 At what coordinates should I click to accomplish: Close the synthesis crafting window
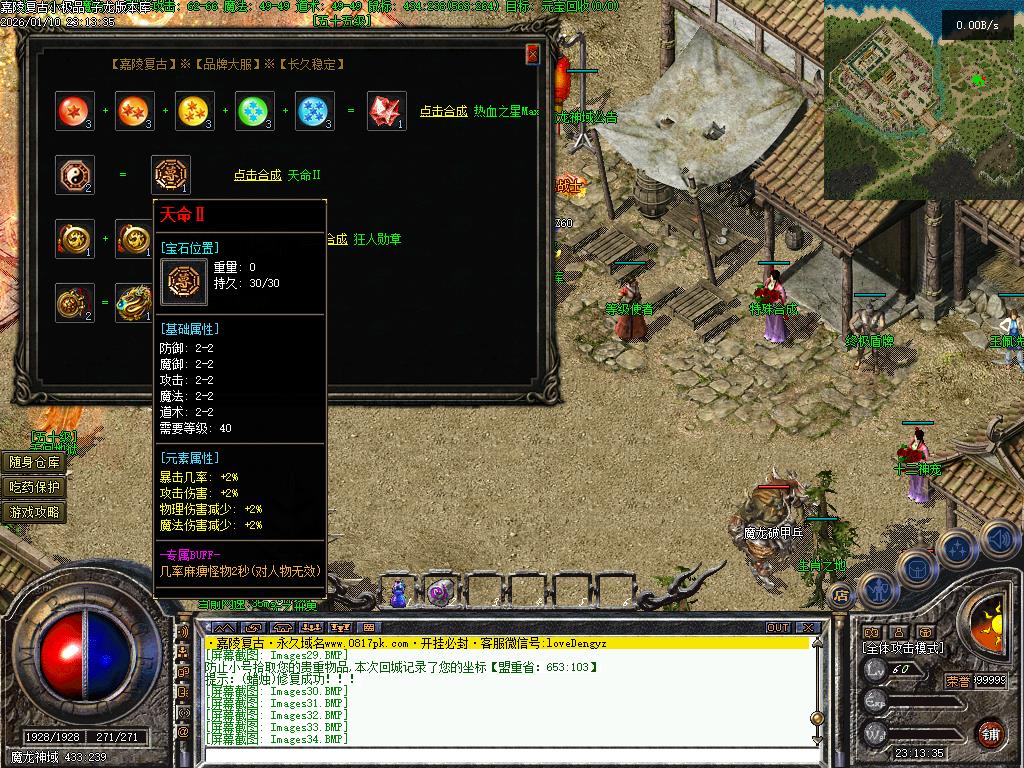pos(532,54)
